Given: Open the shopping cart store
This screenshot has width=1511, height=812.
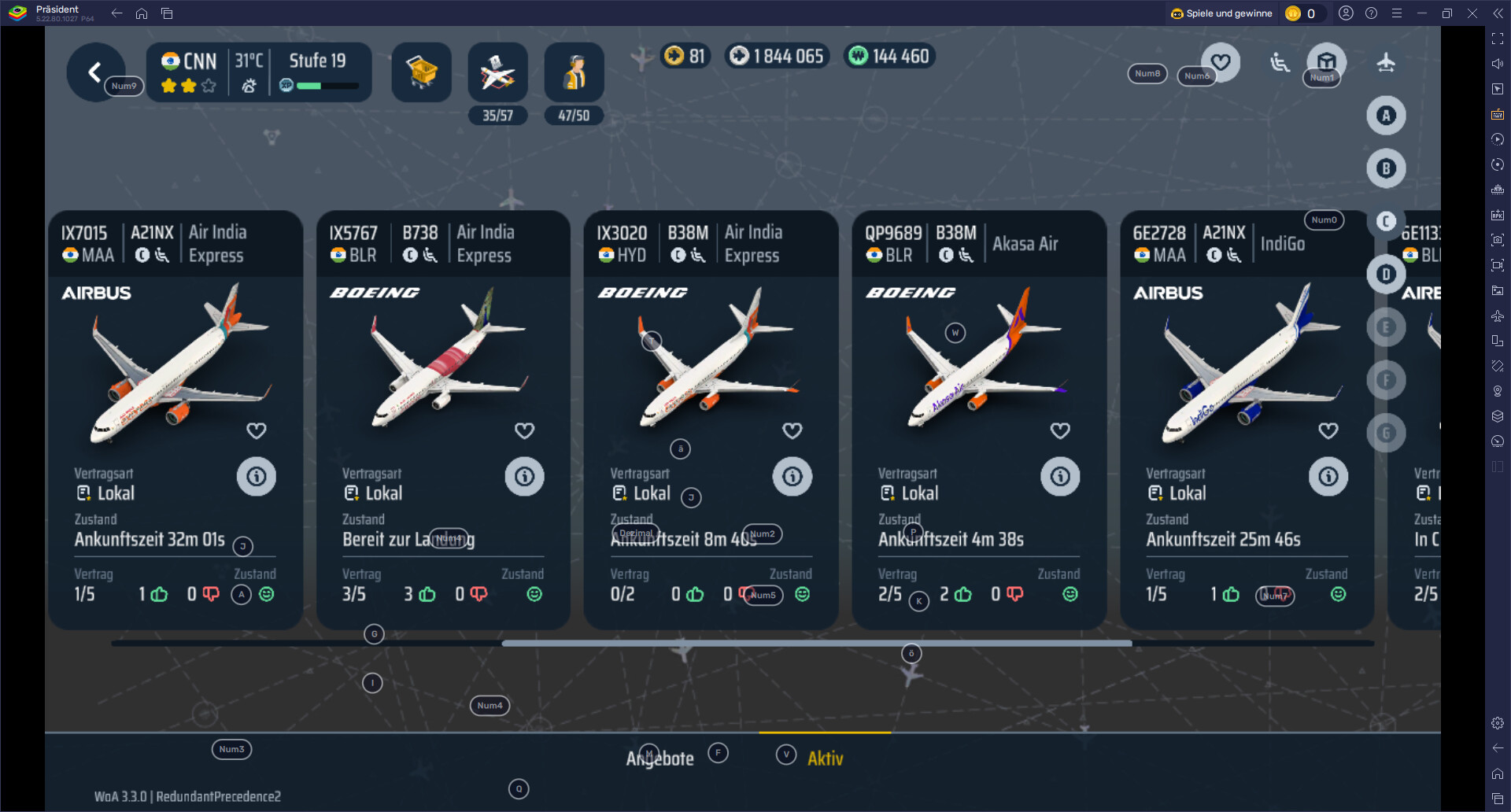Looking at the screenshot, I should 421,72.
